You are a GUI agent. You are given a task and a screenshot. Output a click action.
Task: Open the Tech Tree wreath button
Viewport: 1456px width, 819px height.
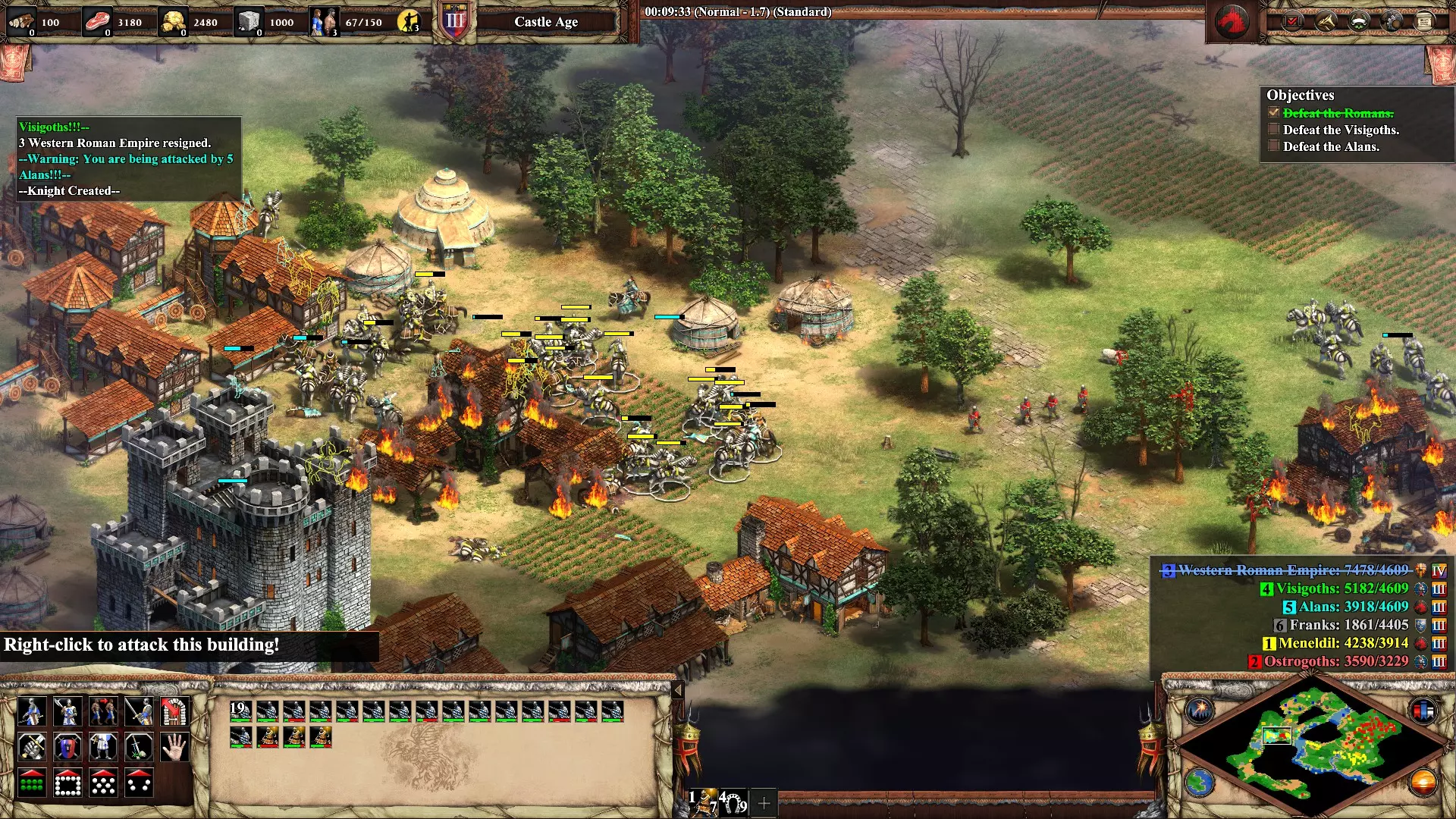click(1358, 21)
